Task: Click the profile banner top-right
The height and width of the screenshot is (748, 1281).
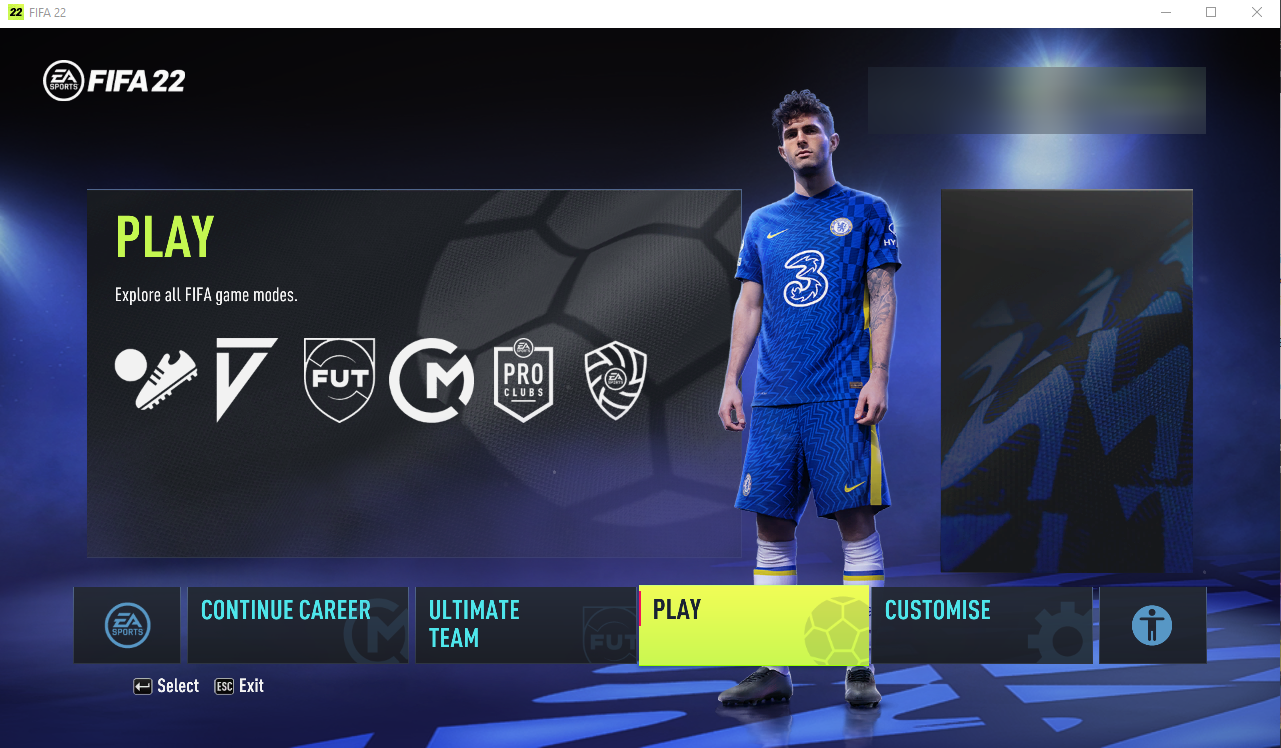Action: [x=1036, y=100]
